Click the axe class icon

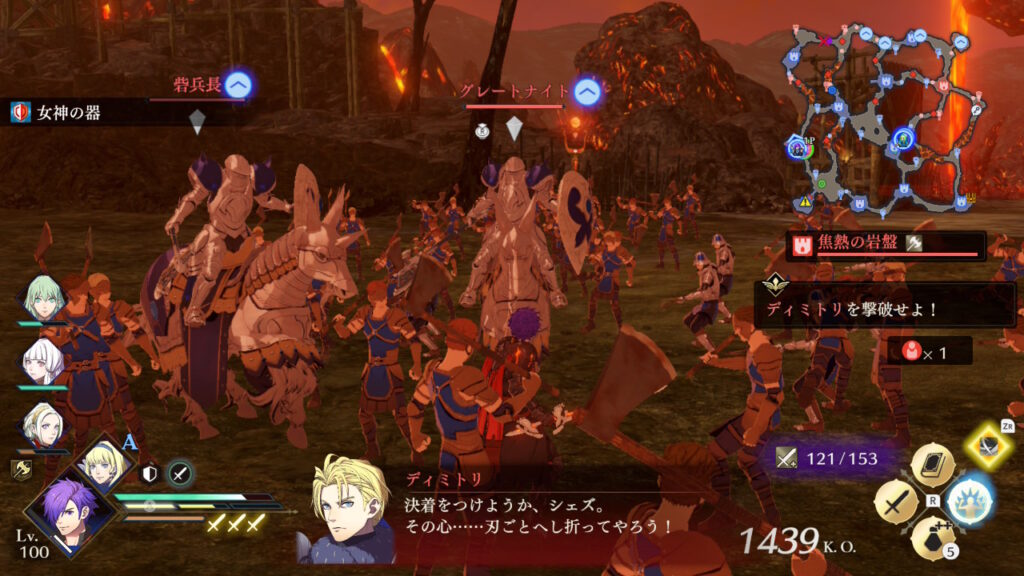click(x=21, y=468)
